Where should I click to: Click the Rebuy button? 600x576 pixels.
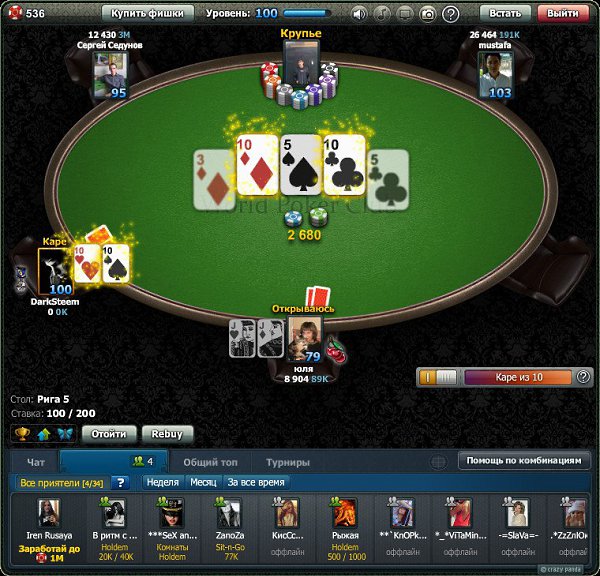167,434
